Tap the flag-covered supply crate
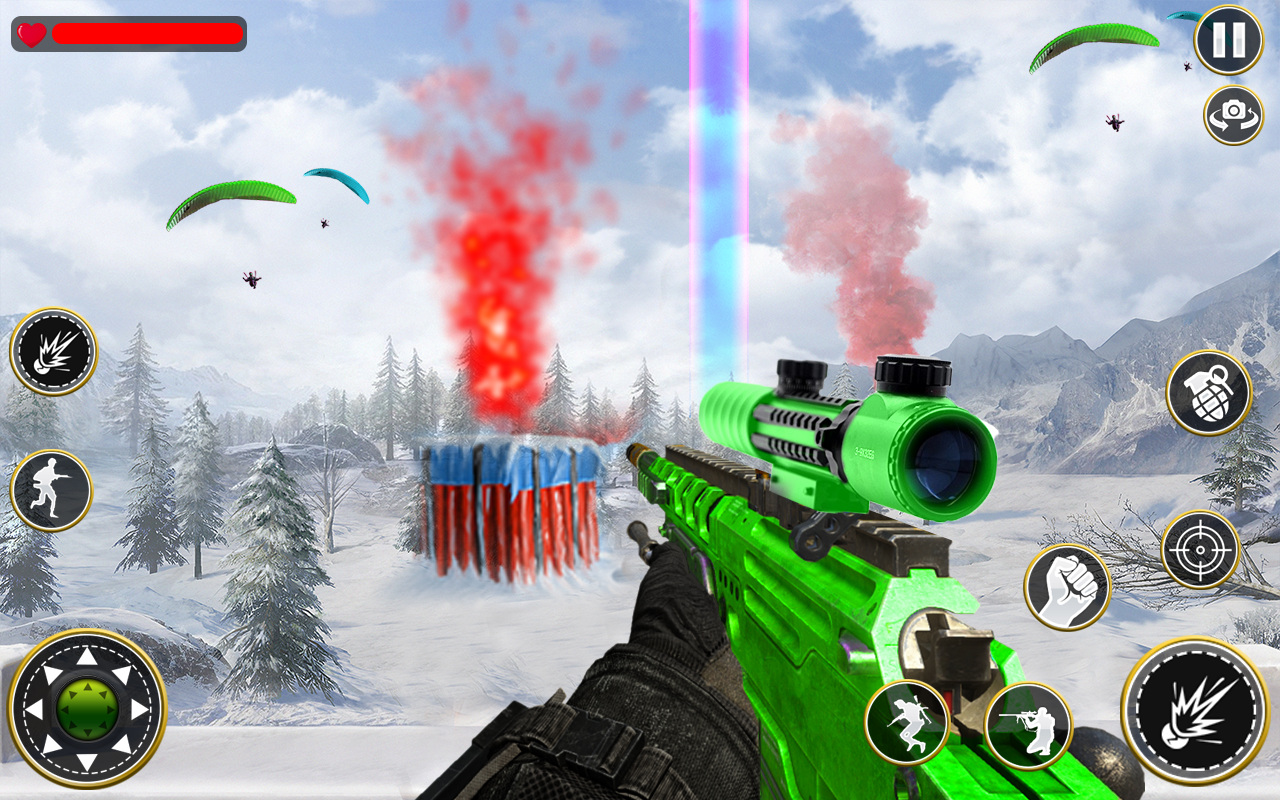This screenshot has height=800, width=1280. 510,510
